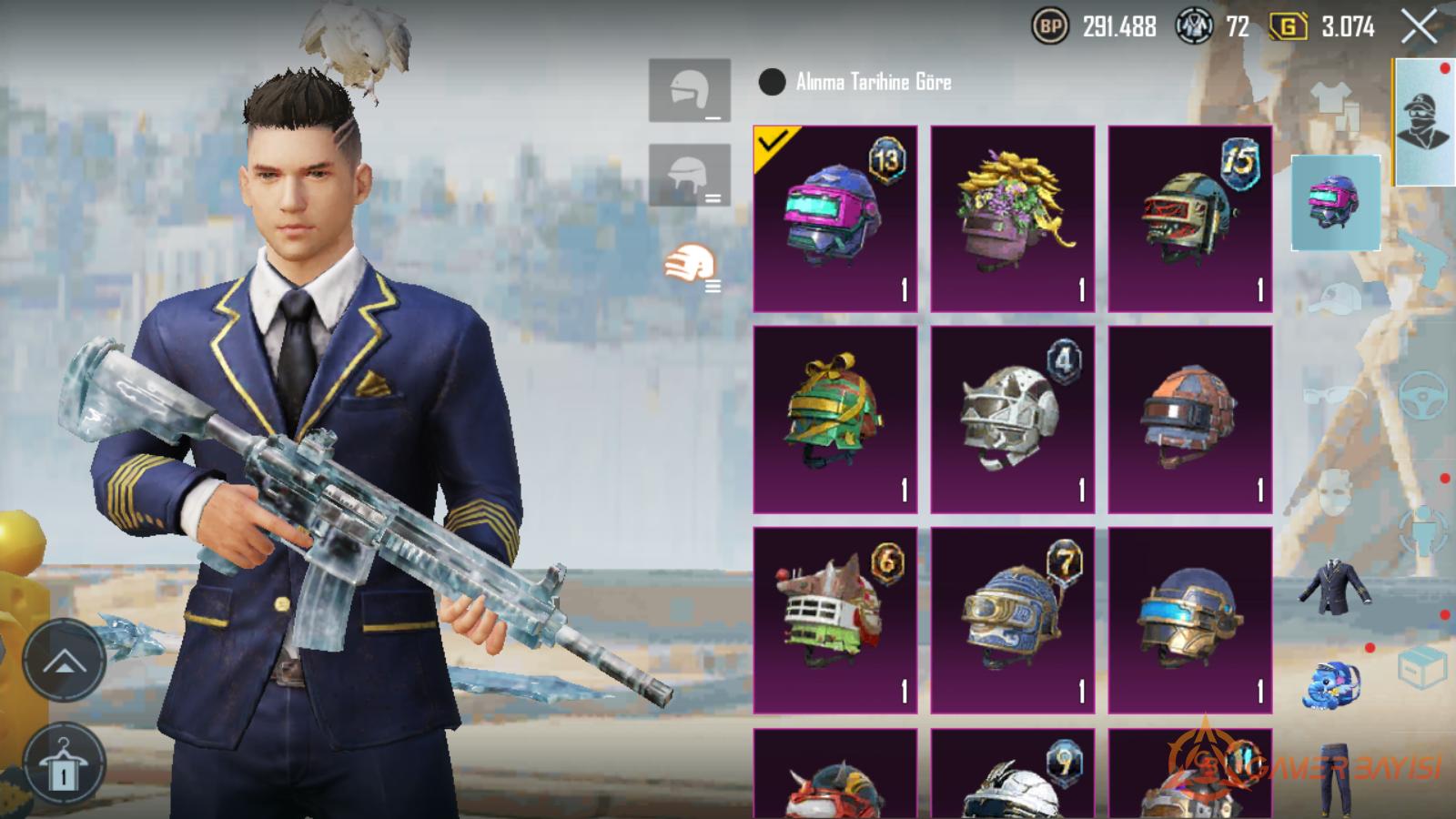Select the blue dragon backpack slot
This screenshot has width=1456, height=819.
1335,684
